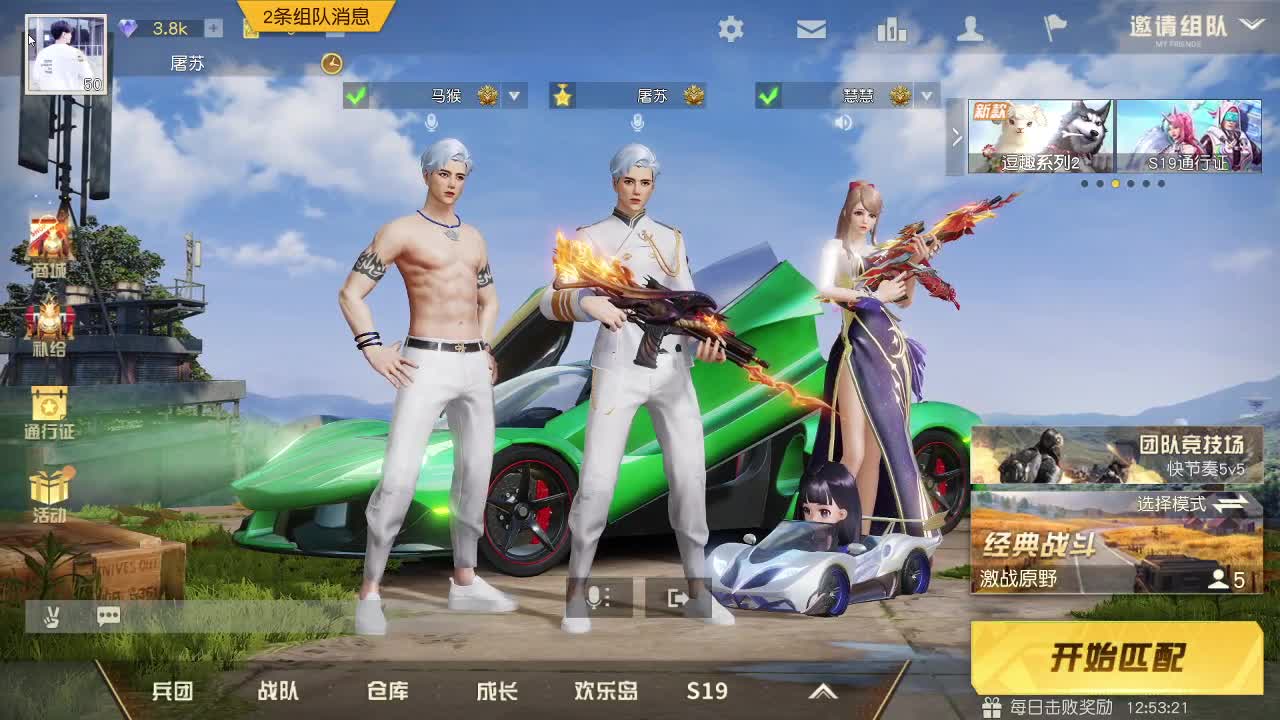This screenshot has height=720, width=1280.
Task: Open the mail envelope icon
Action: [811, 29]
